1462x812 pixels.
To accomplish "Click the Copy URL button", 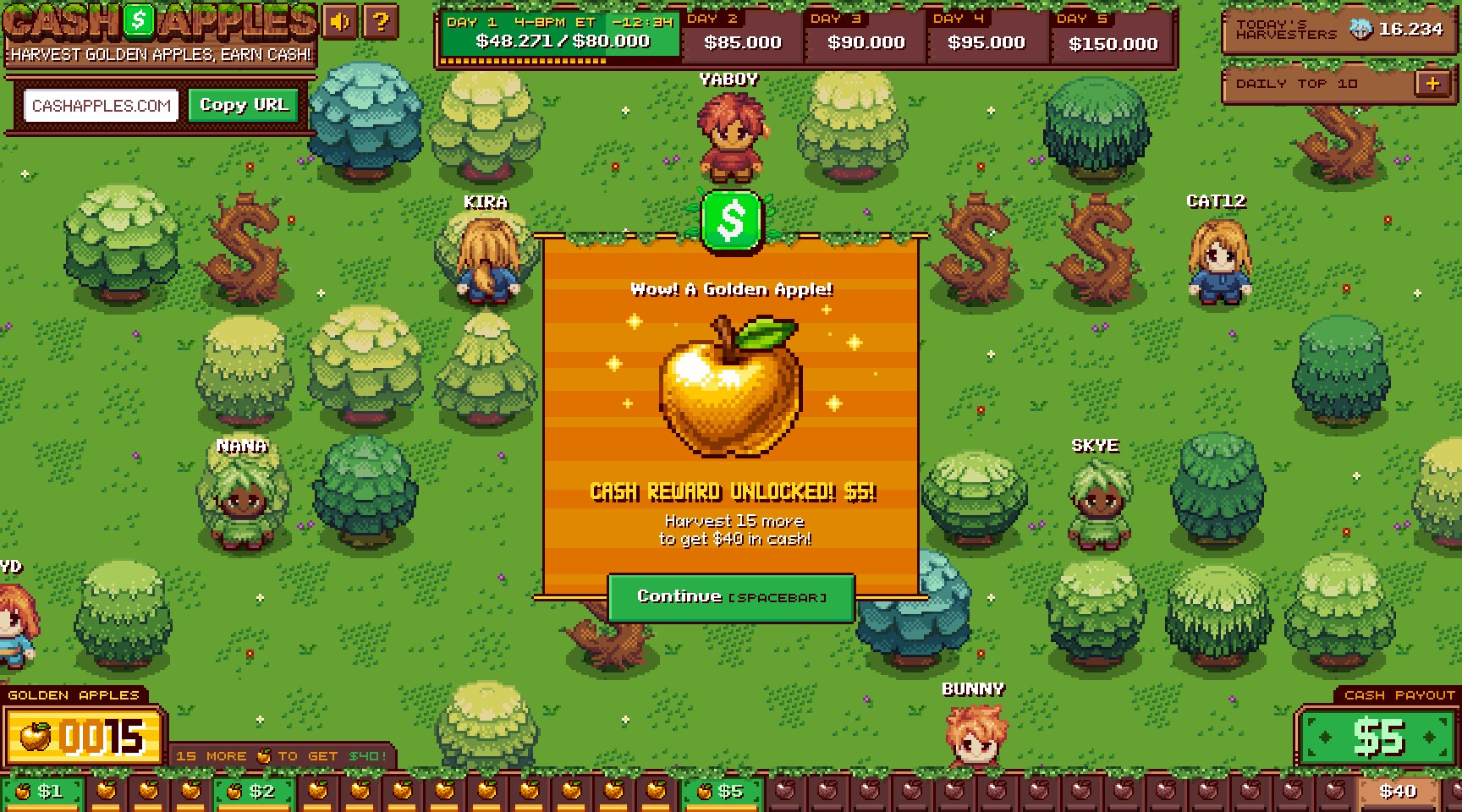I will pyautogui.click(x=244, y=105).
